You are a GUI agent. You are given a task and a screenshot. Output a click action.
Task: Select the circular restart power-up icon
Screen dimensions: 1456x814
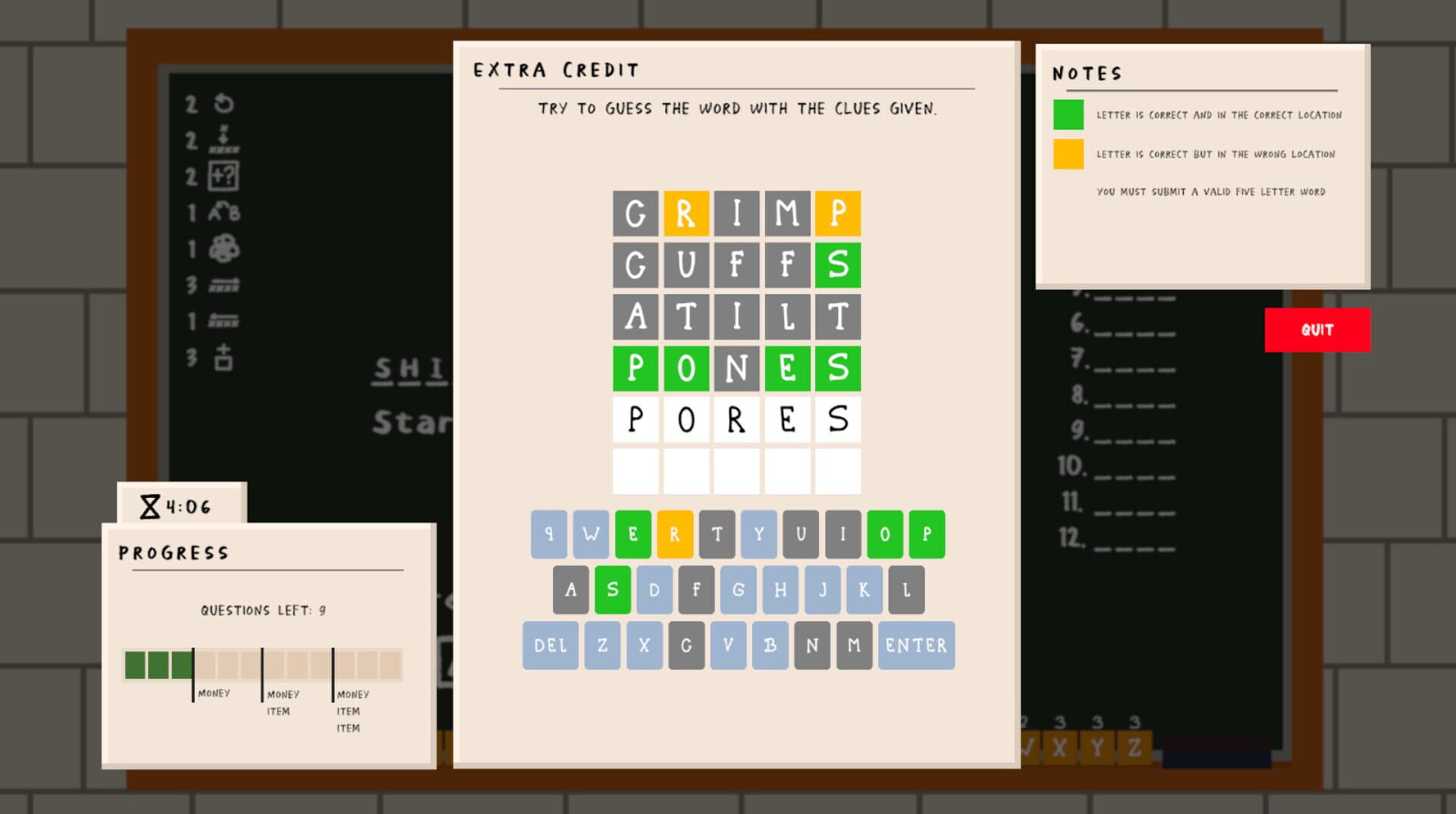222,105
